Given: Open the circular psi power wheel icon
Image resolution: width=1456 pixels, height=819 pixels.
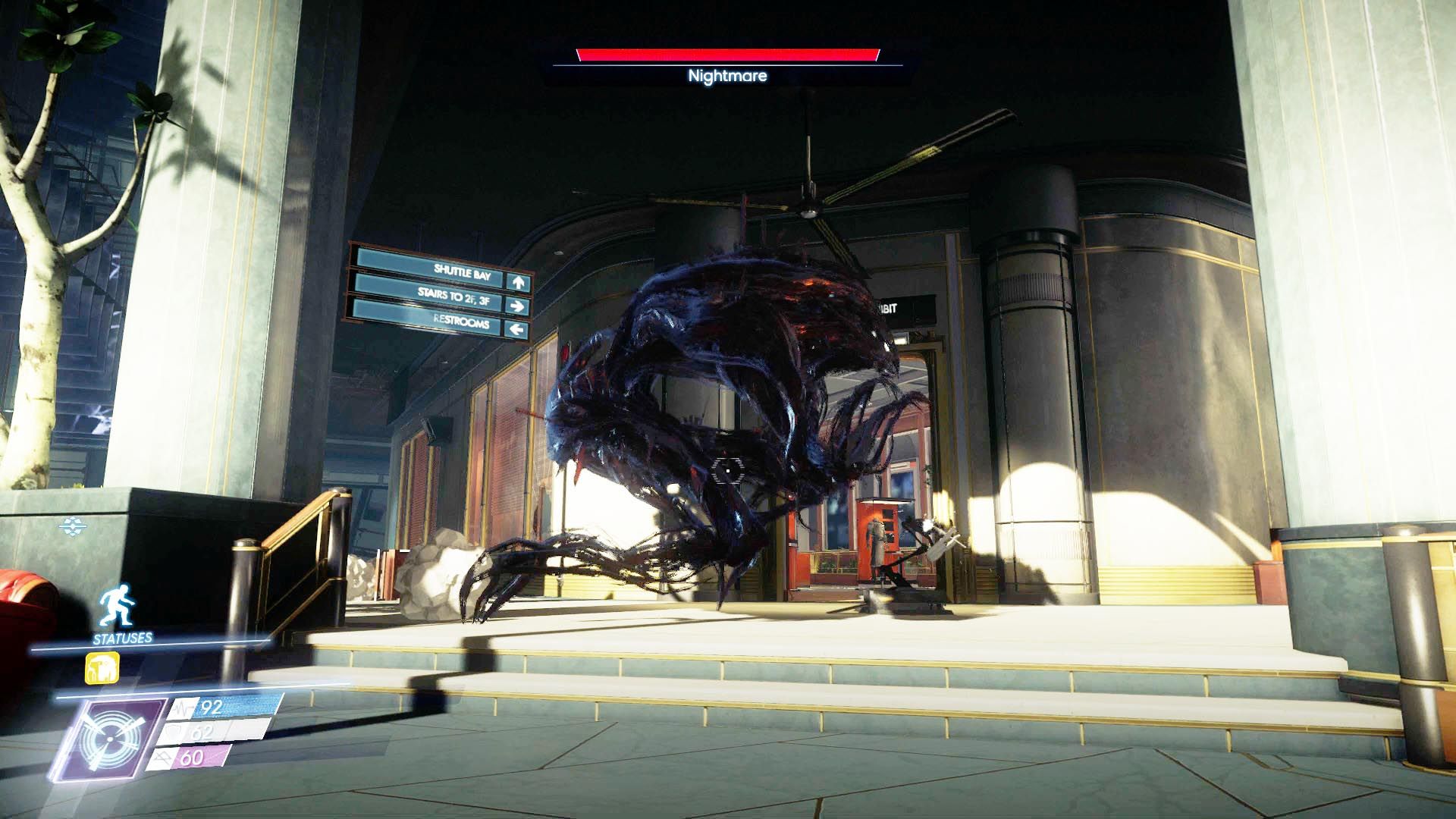Looking at the screenshot, I should pos(109,738).
